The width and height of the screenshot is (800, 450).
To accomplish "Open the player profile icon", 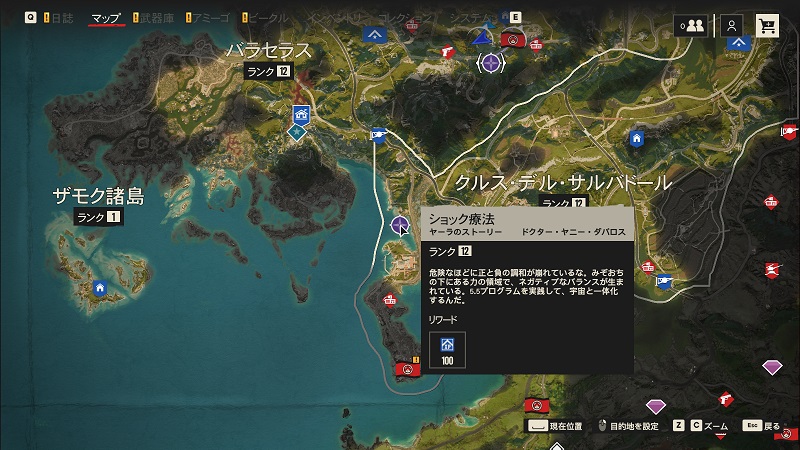I will point(732,26).
